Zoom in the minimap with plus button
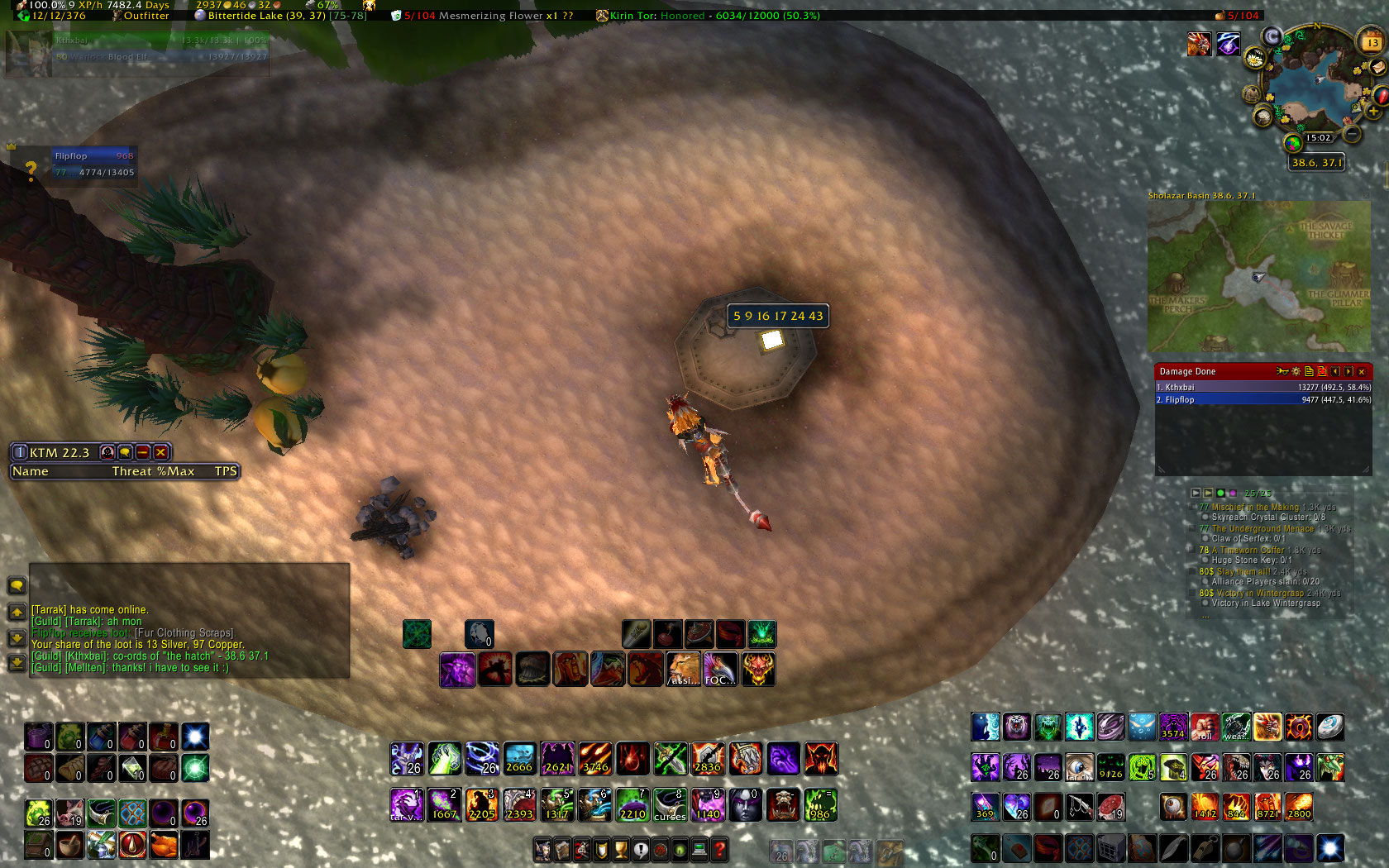1389x868 pixels. click(x=1374, y=112)
